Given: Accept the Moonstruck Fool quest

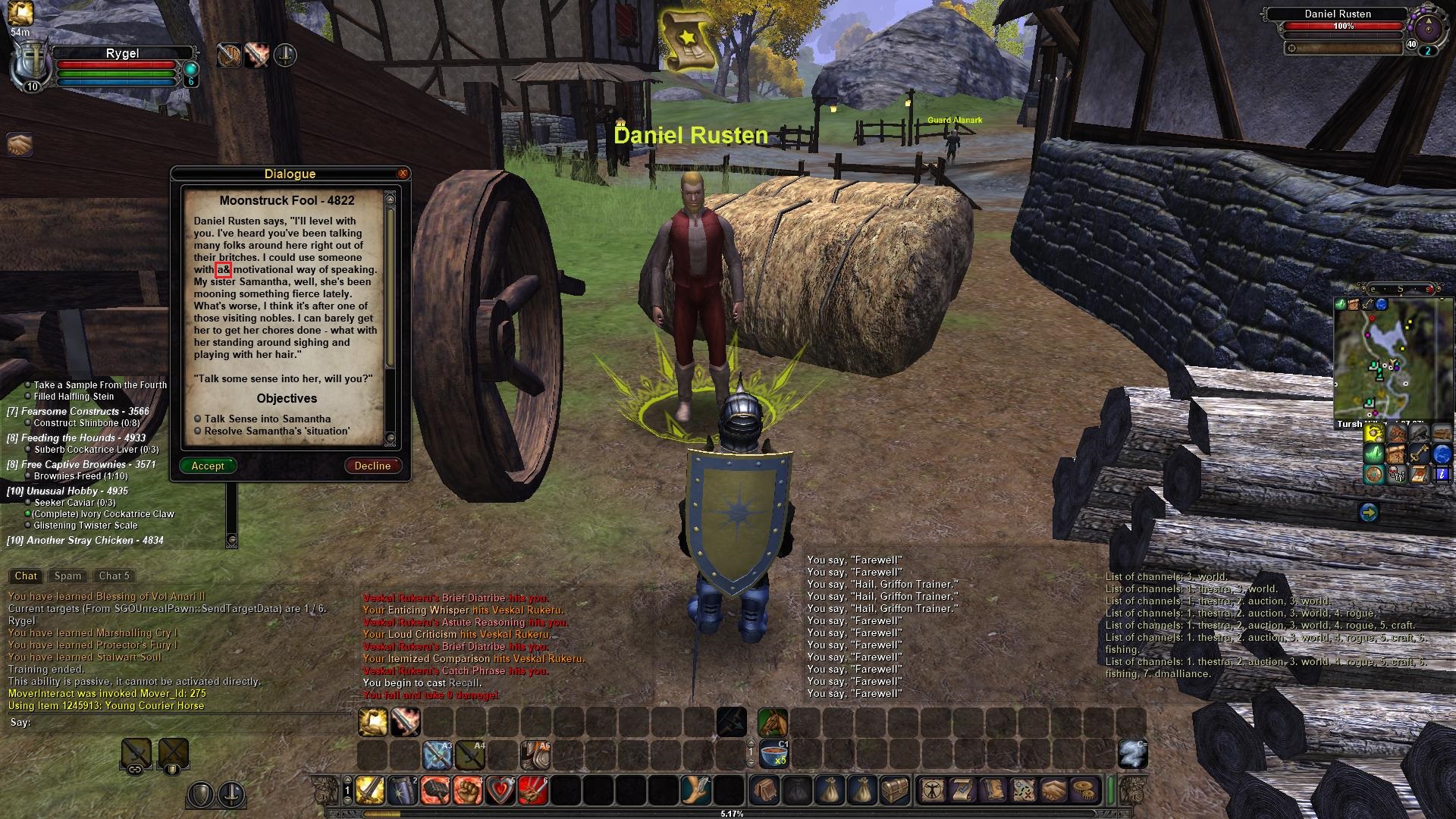Looking at the screenshot, I should 208,466.
